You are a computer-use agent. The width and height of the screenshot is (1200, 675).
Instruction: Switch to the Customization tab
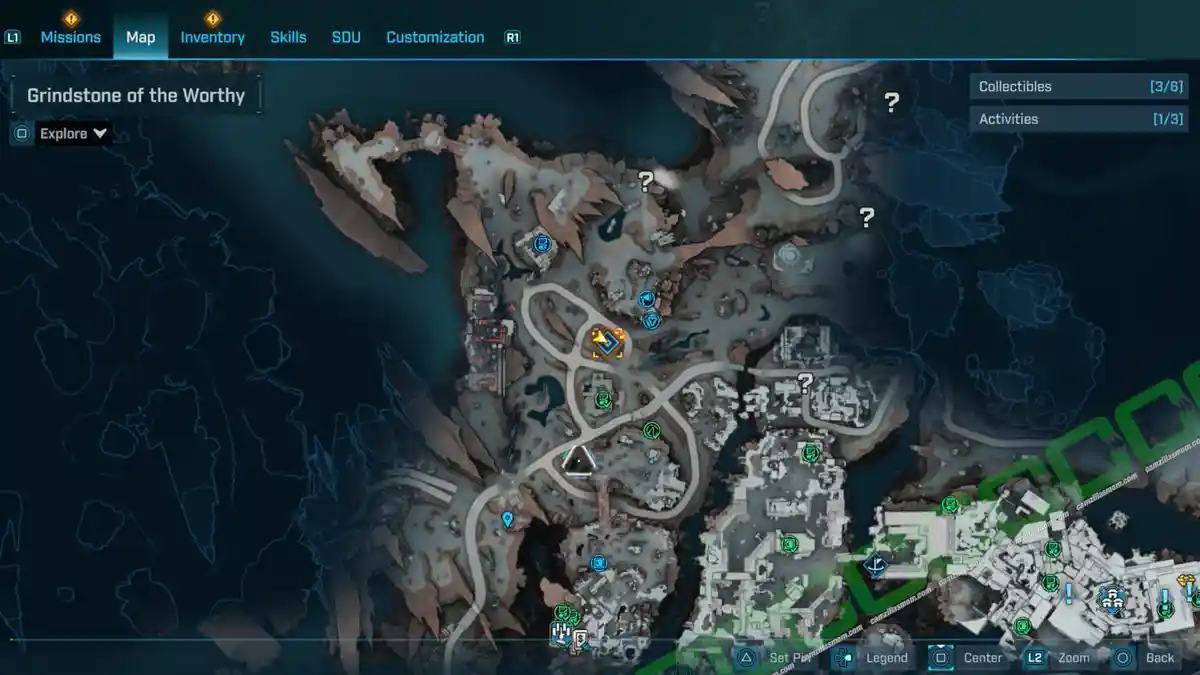[x=435, y=37]
